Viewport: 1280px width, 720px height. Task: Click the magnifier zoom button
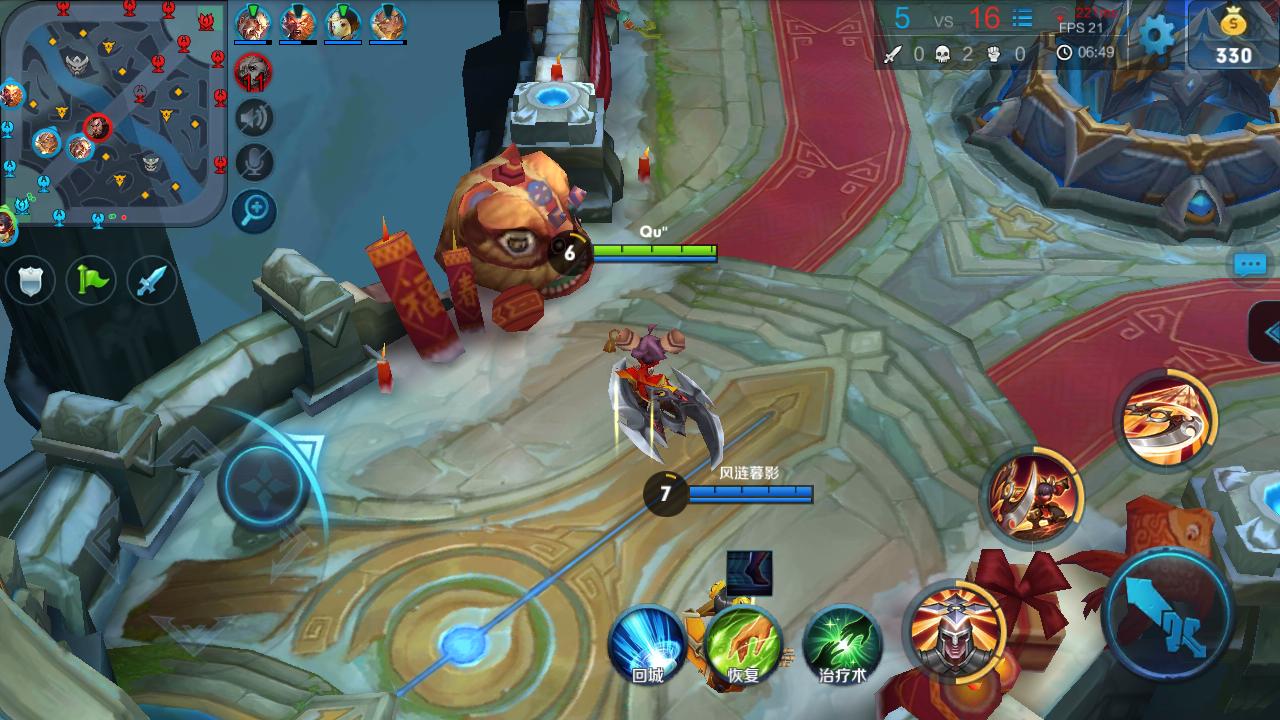click(x=254, y=210)
